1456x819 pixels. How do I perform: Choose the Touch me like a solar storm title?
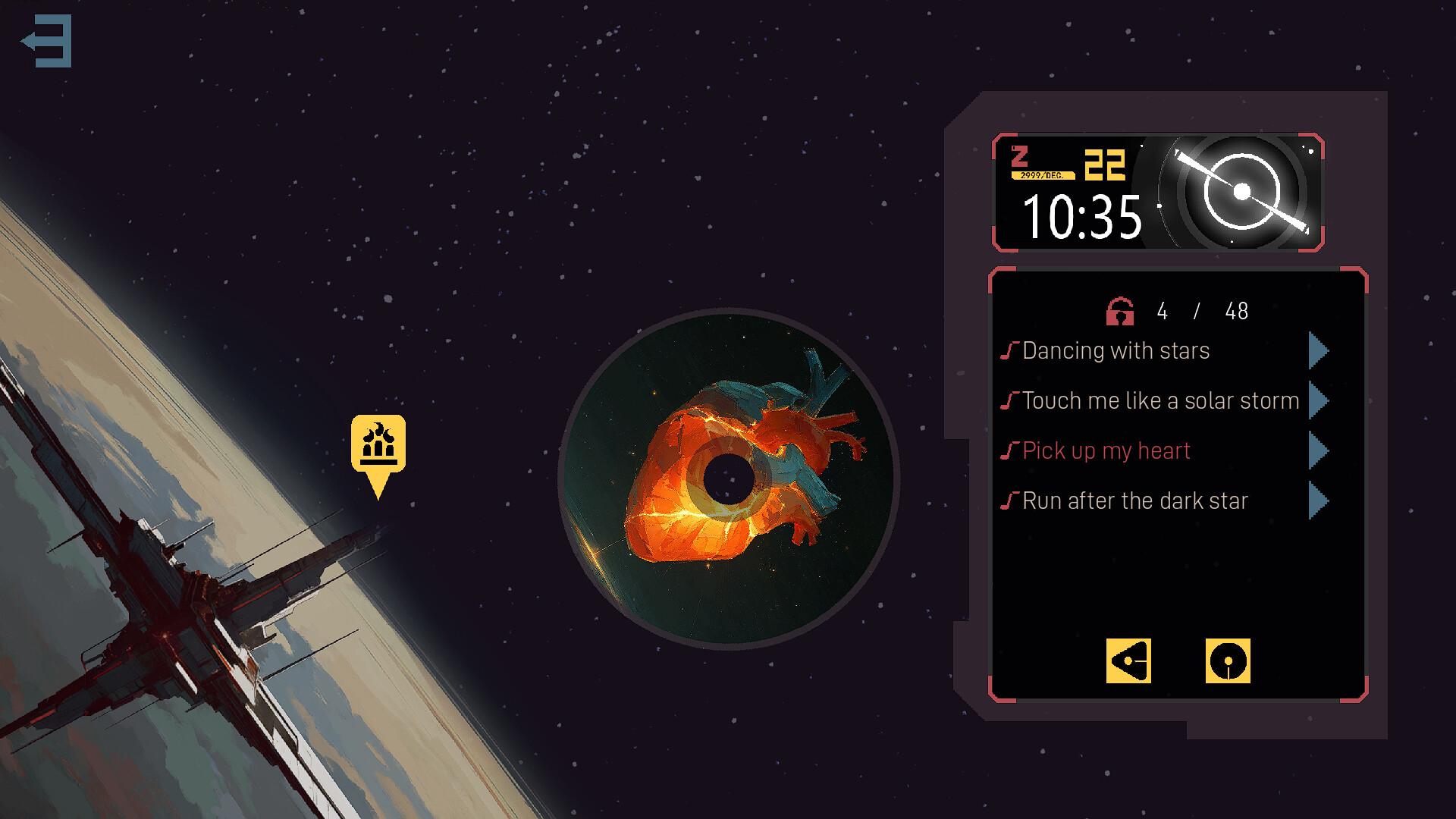(x=1160, y=400)
